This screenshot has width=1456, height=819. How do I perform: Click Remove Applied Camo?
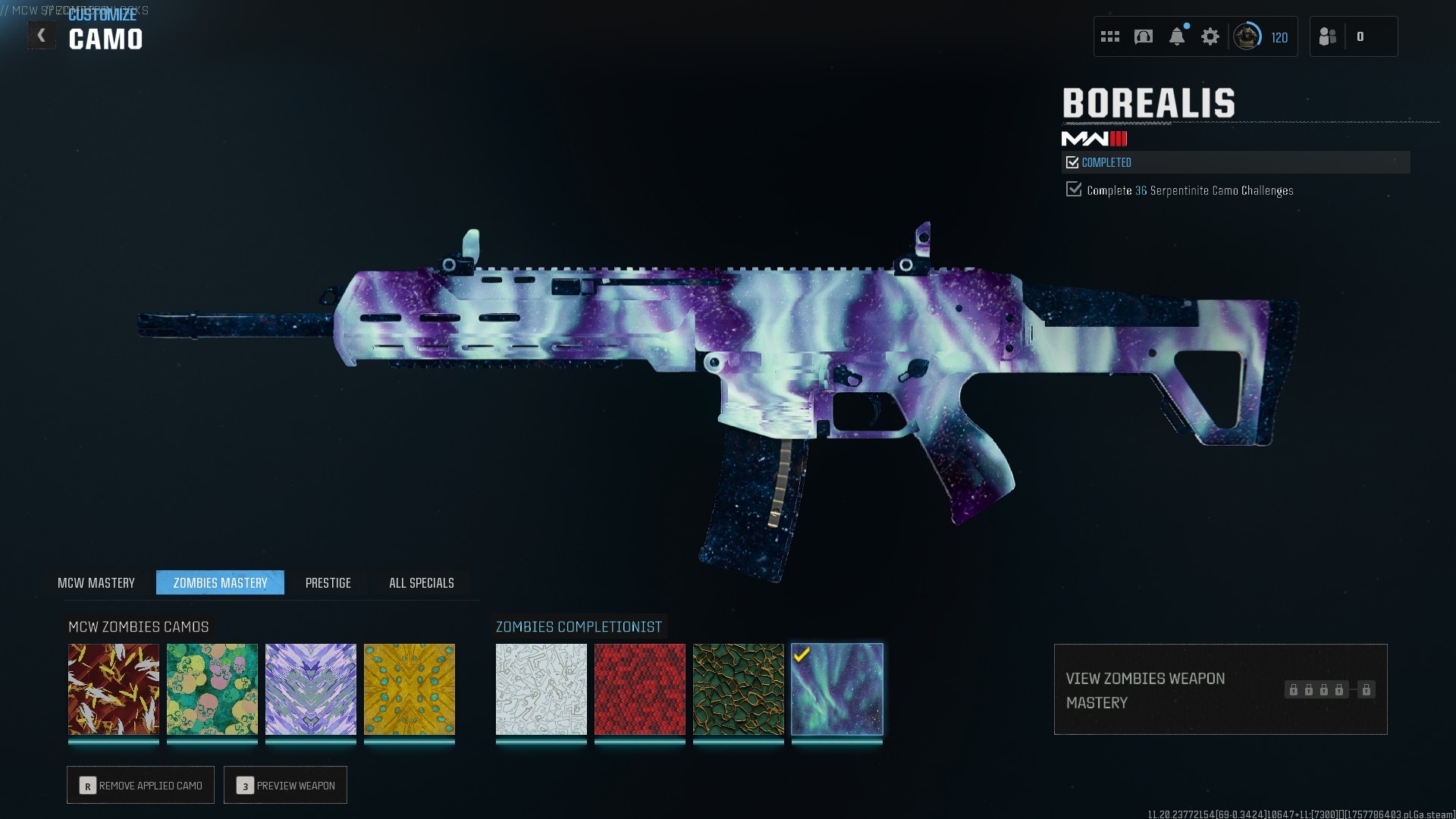[140, 785]
